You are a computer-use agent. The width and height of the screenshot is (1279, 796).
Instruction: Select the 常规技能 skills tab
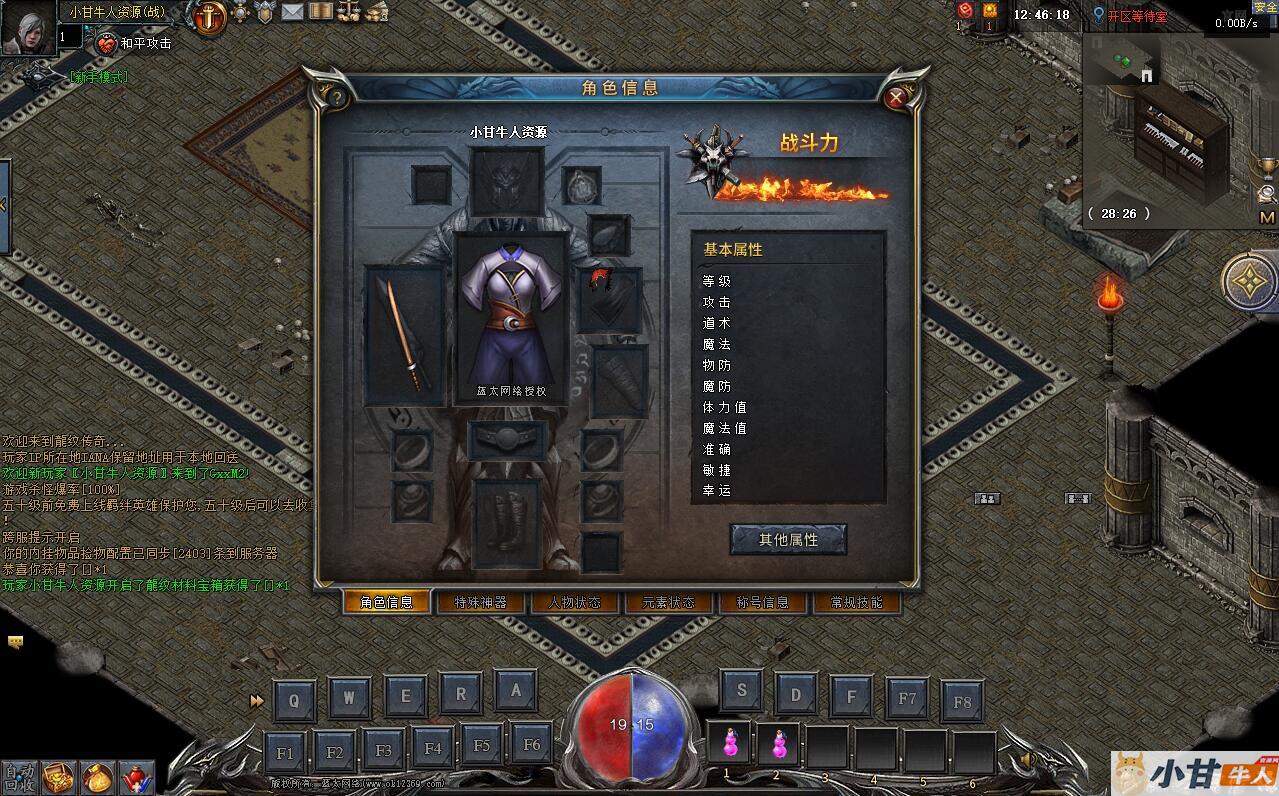[856, 602]
